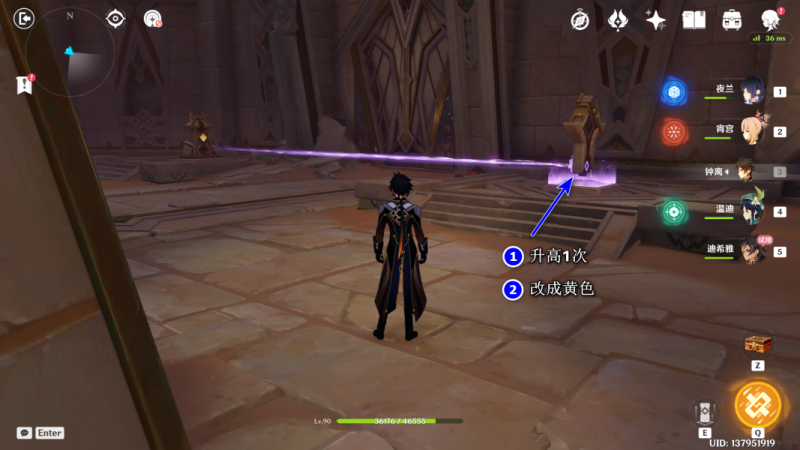This screenshot has height=450, width=800.
Task: Toggle the elemental sight eye icon
Action: pos(116,18)
